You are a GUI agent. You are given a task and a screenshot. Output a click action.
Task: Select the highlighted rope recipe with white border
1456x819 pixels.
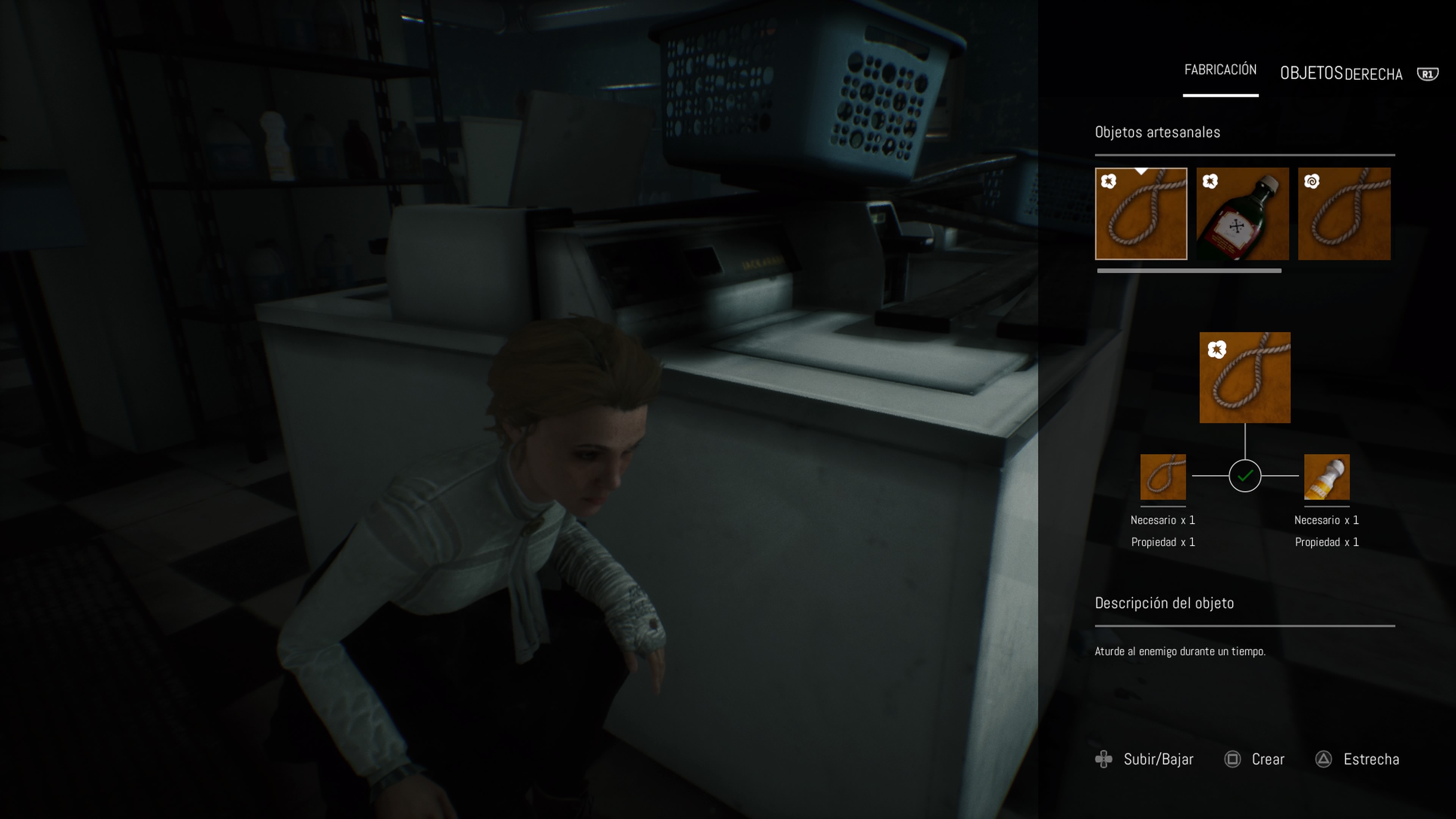pos(1141,213)
